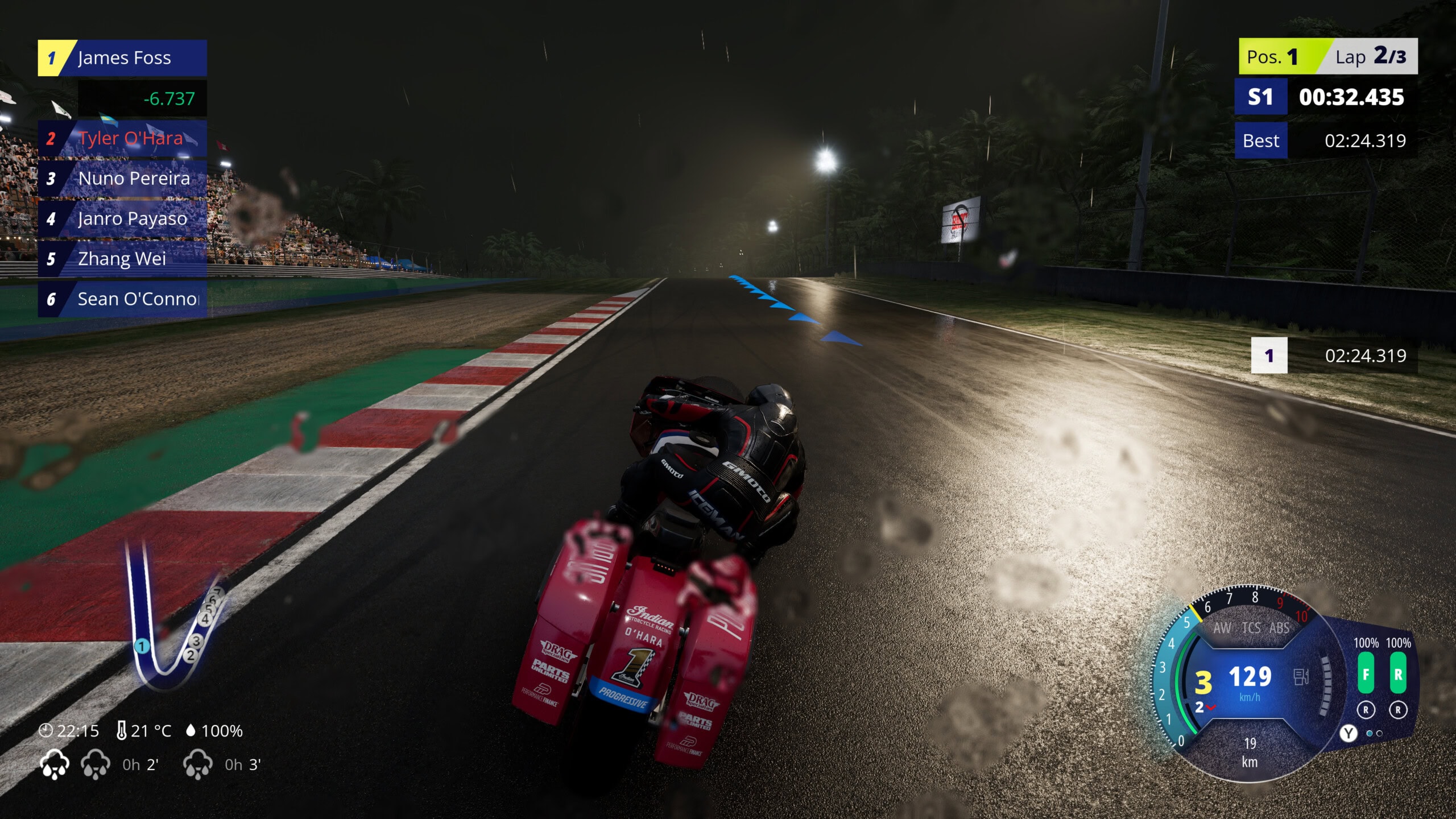1456x819 pixels.
Task: Click the front tyre F indicator
Action: click(1366, 674)
